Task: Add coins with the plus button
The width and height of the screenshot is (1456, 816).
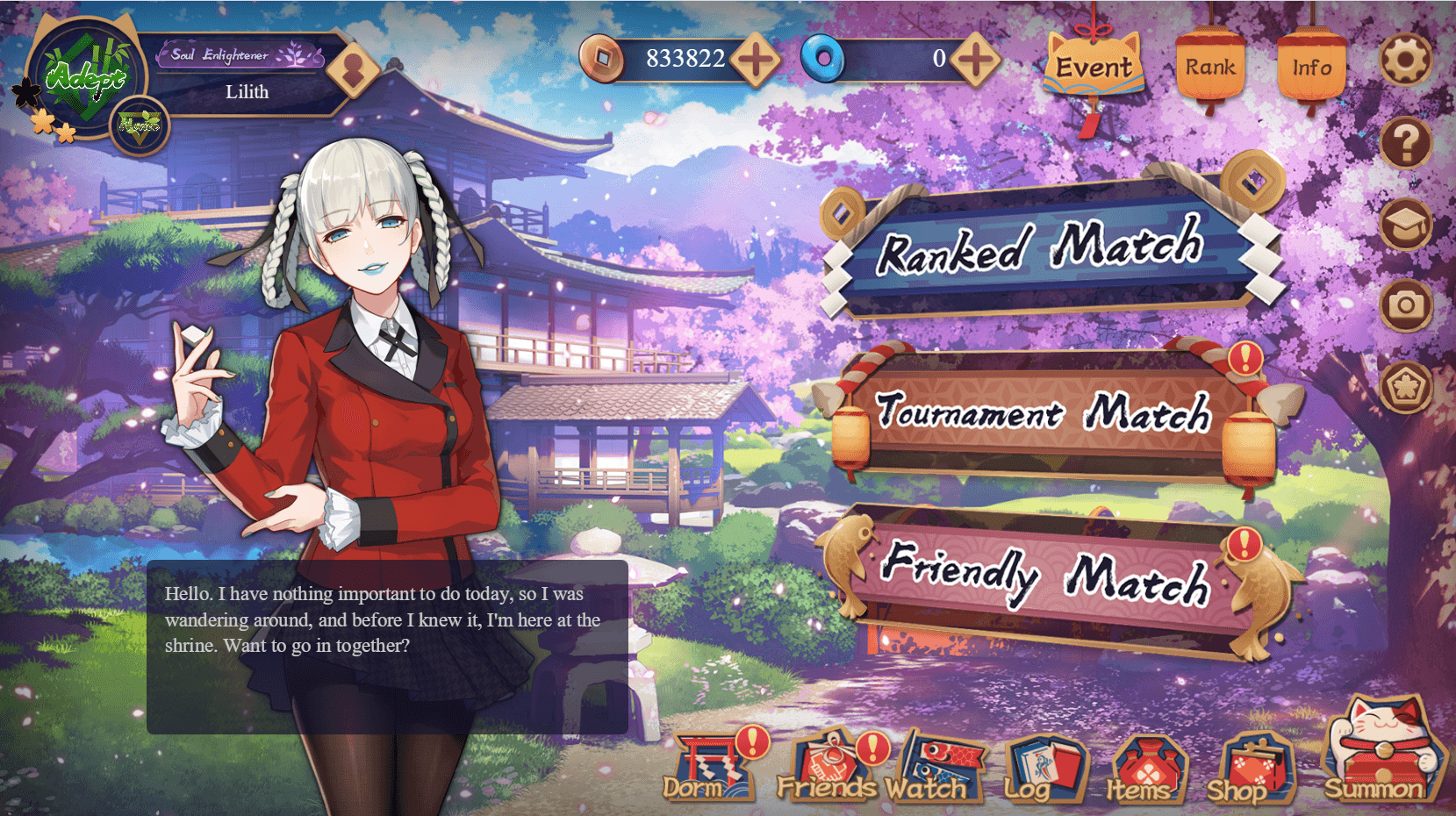Action: click(x=757, y=59)
